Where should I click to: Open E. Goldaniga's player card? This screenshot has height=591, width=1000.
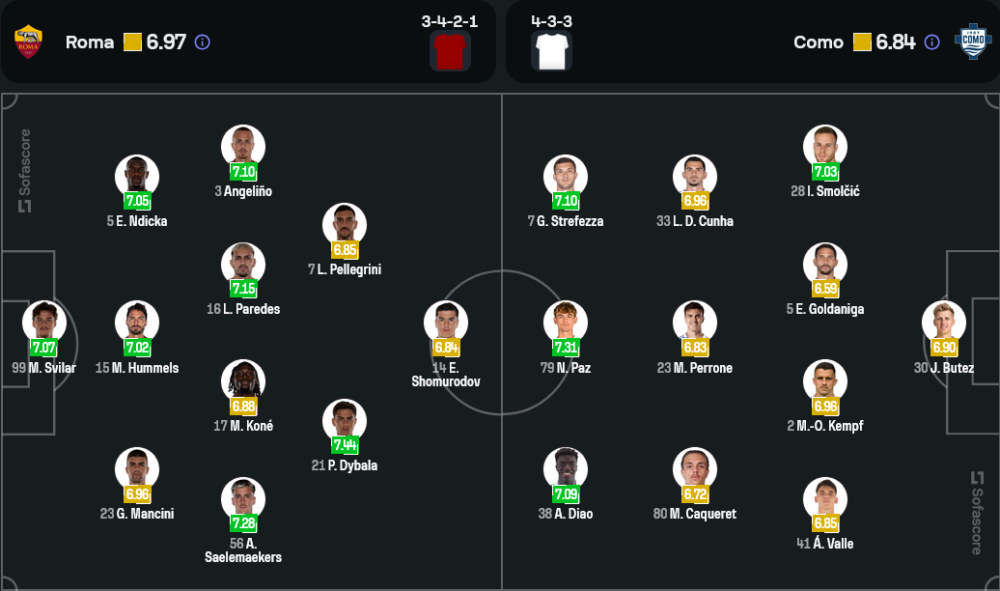(825, 264)
